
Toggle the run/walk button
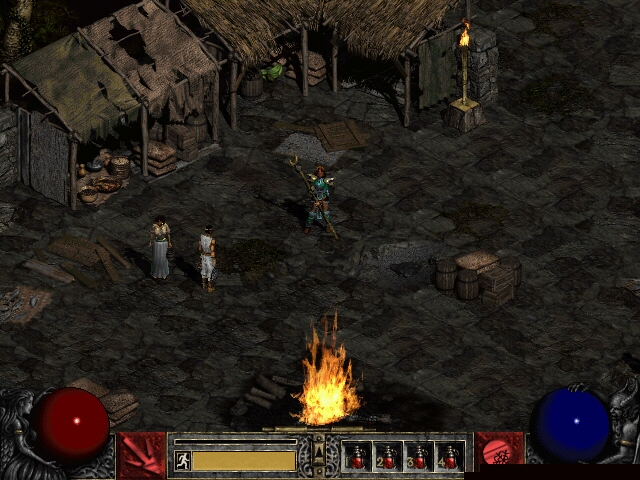(x=183, y=460)
